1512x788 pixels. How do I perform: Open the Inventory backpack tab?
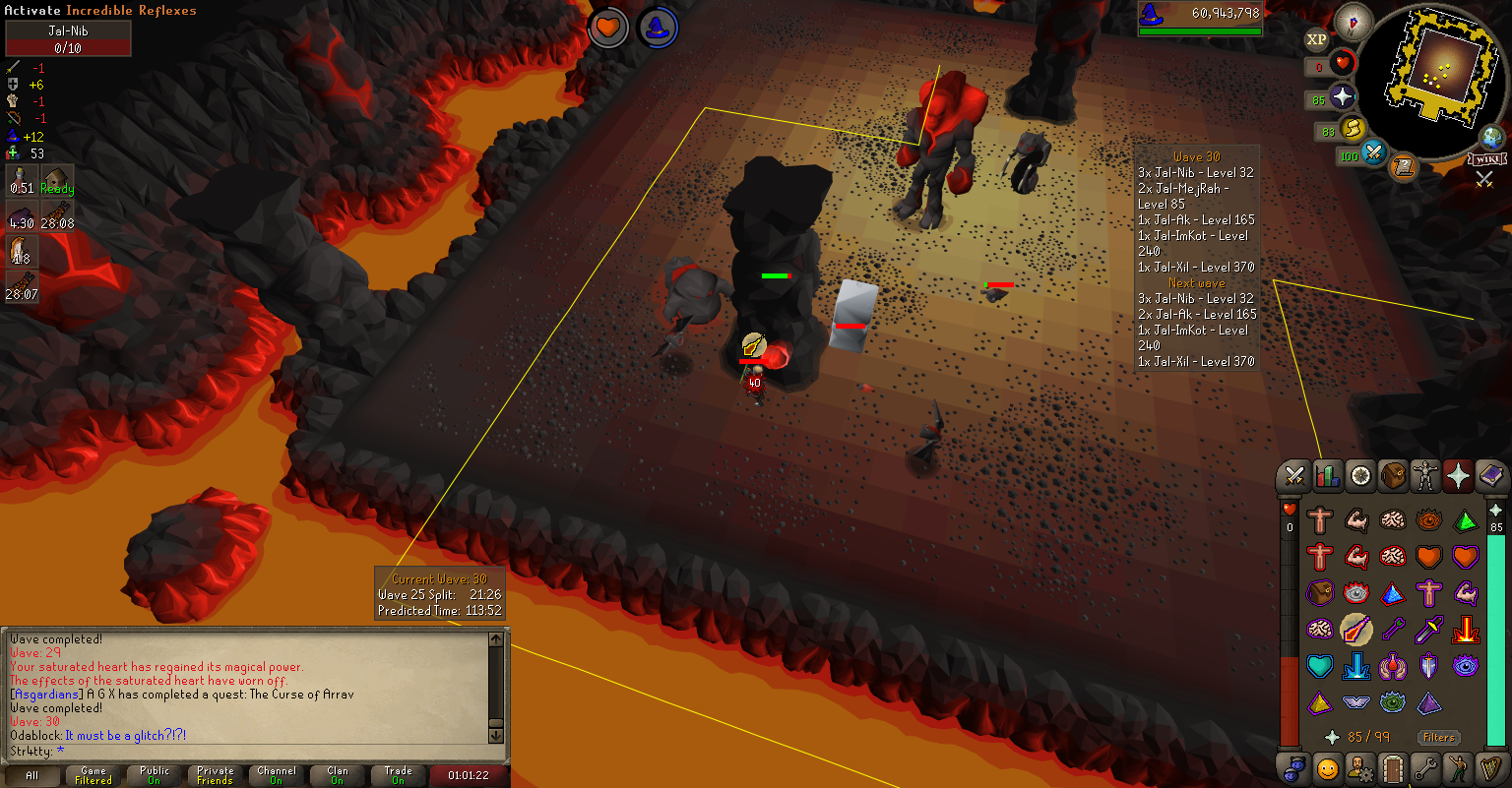coord(1393,477)
